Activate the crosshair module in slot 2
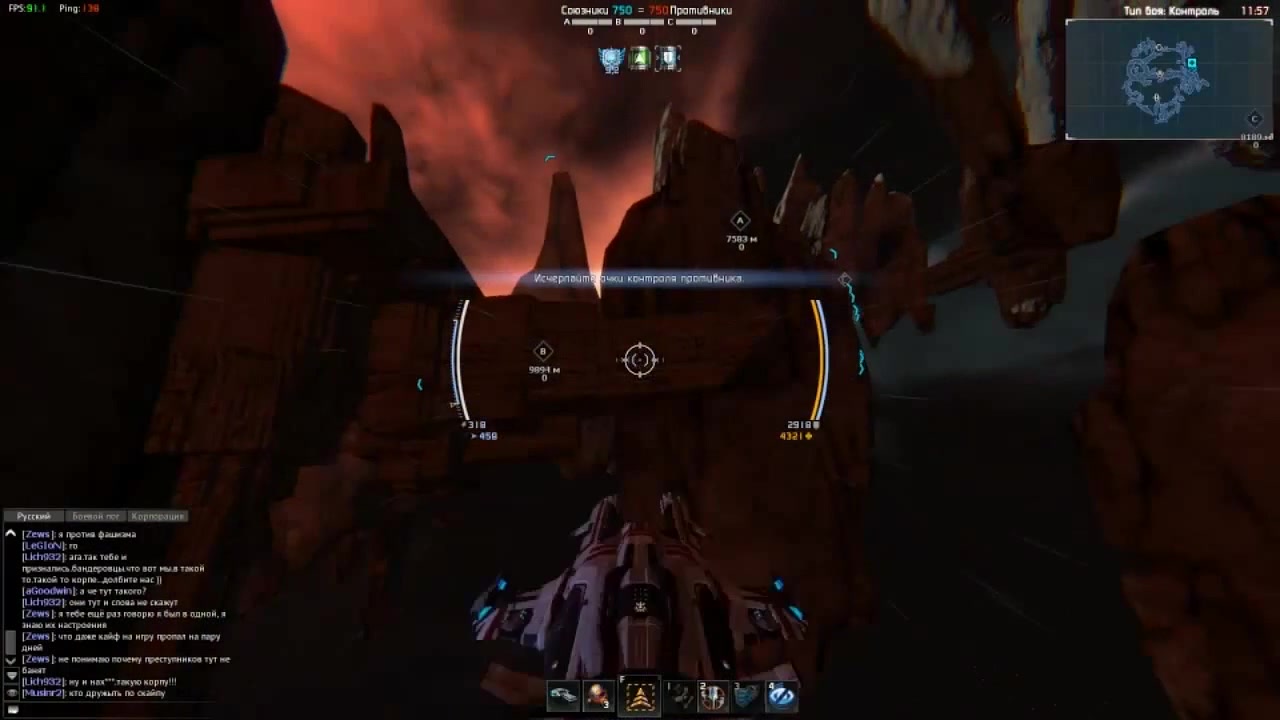This screenshot has height=720, width=1280. pos(713,696)
